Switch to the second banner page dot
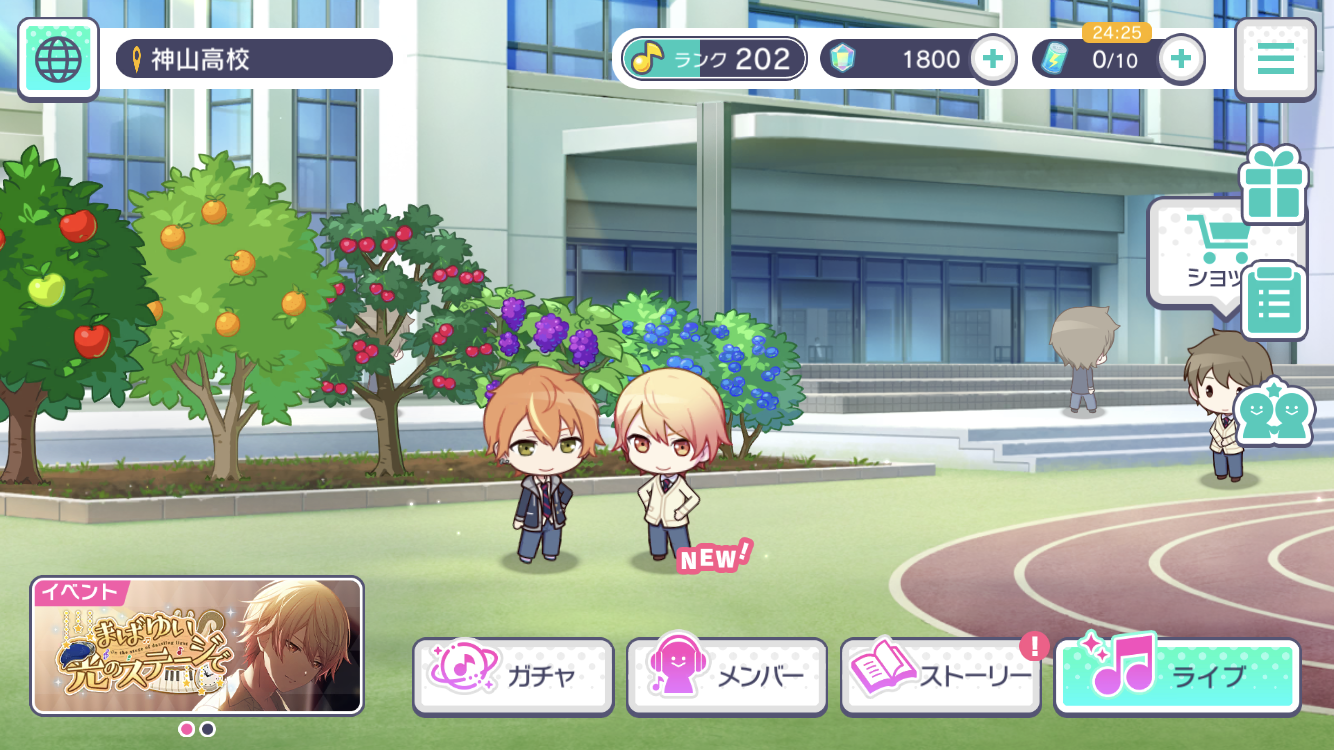Image resolution: width=1334 pixels, height=750 pixels. [208, 729]
